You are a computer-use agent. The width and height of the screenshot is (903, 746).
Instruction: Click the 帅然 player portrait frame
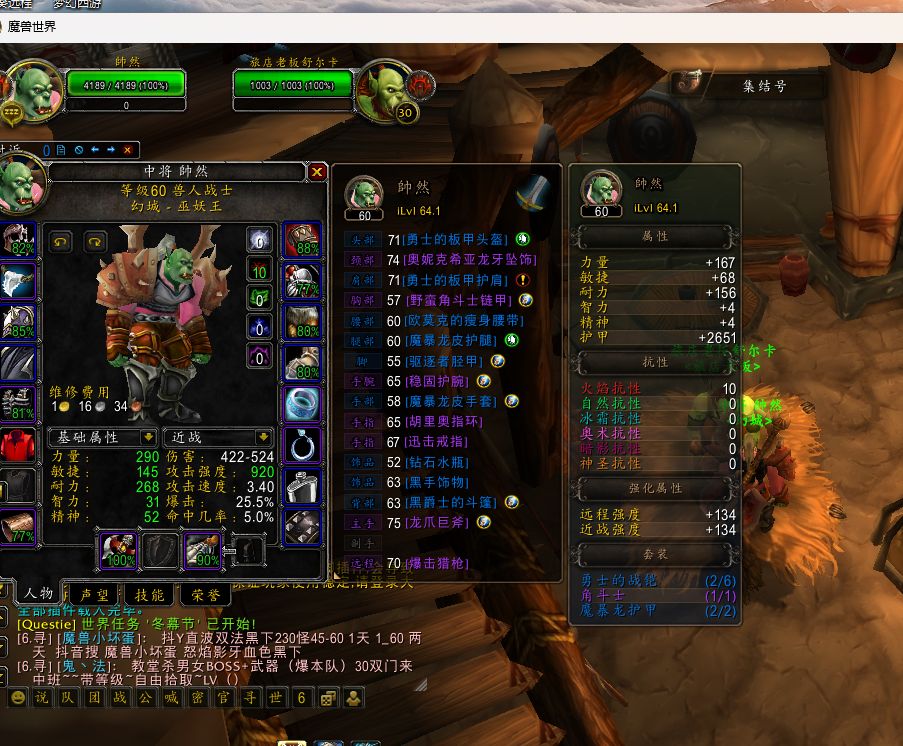(x=36, y=92)
